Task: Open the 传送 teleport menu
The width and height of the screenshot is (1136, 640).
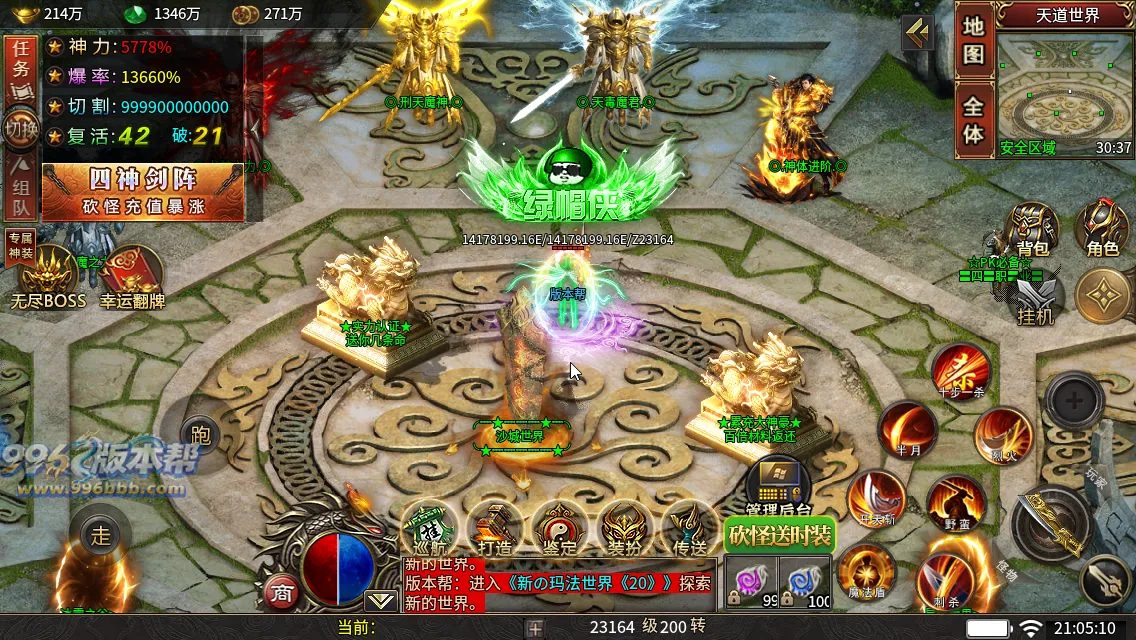Action: (x=690, y=527)
